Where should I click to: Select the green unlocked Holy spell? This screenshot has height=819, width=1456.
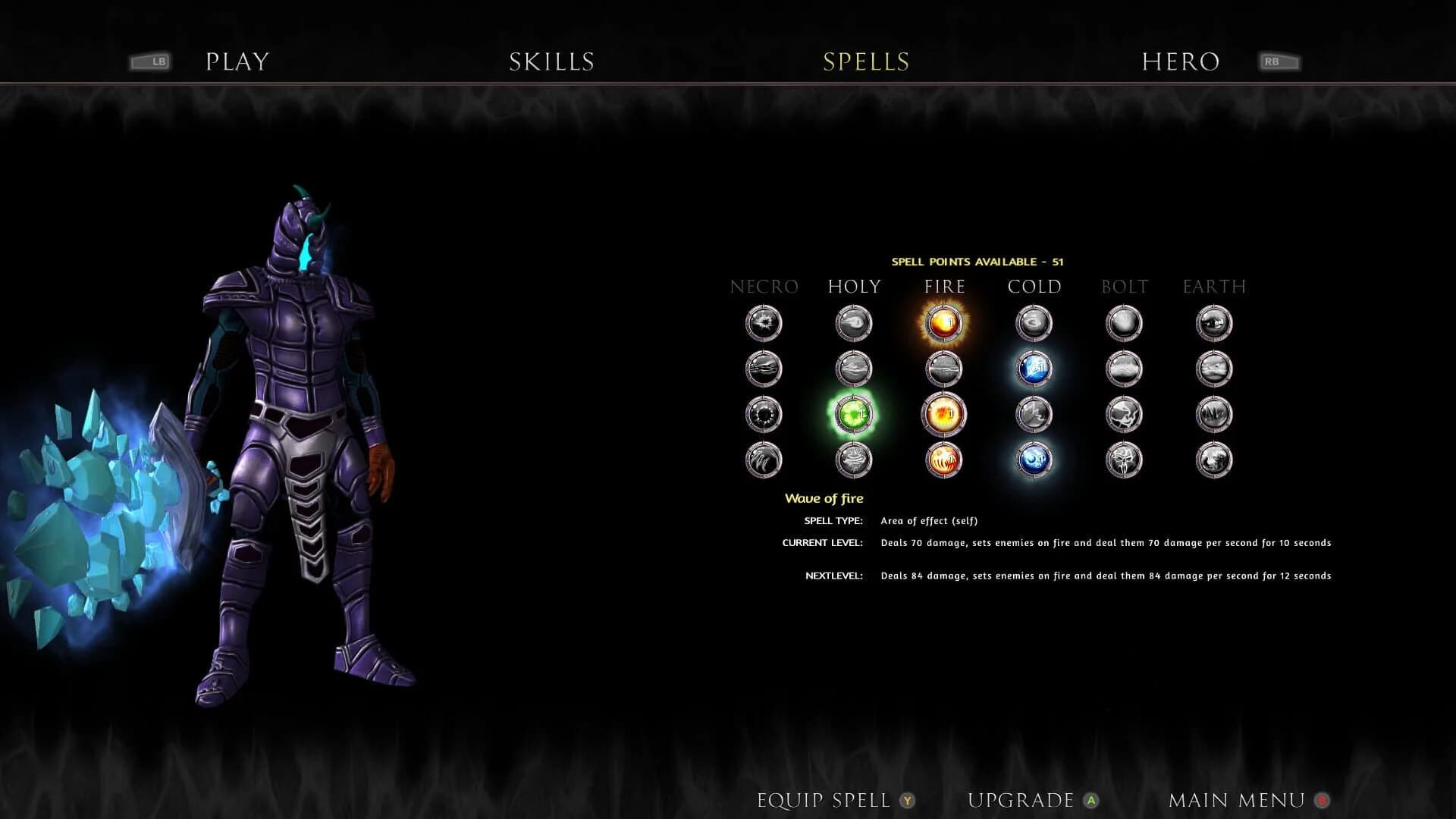(853, 414)
